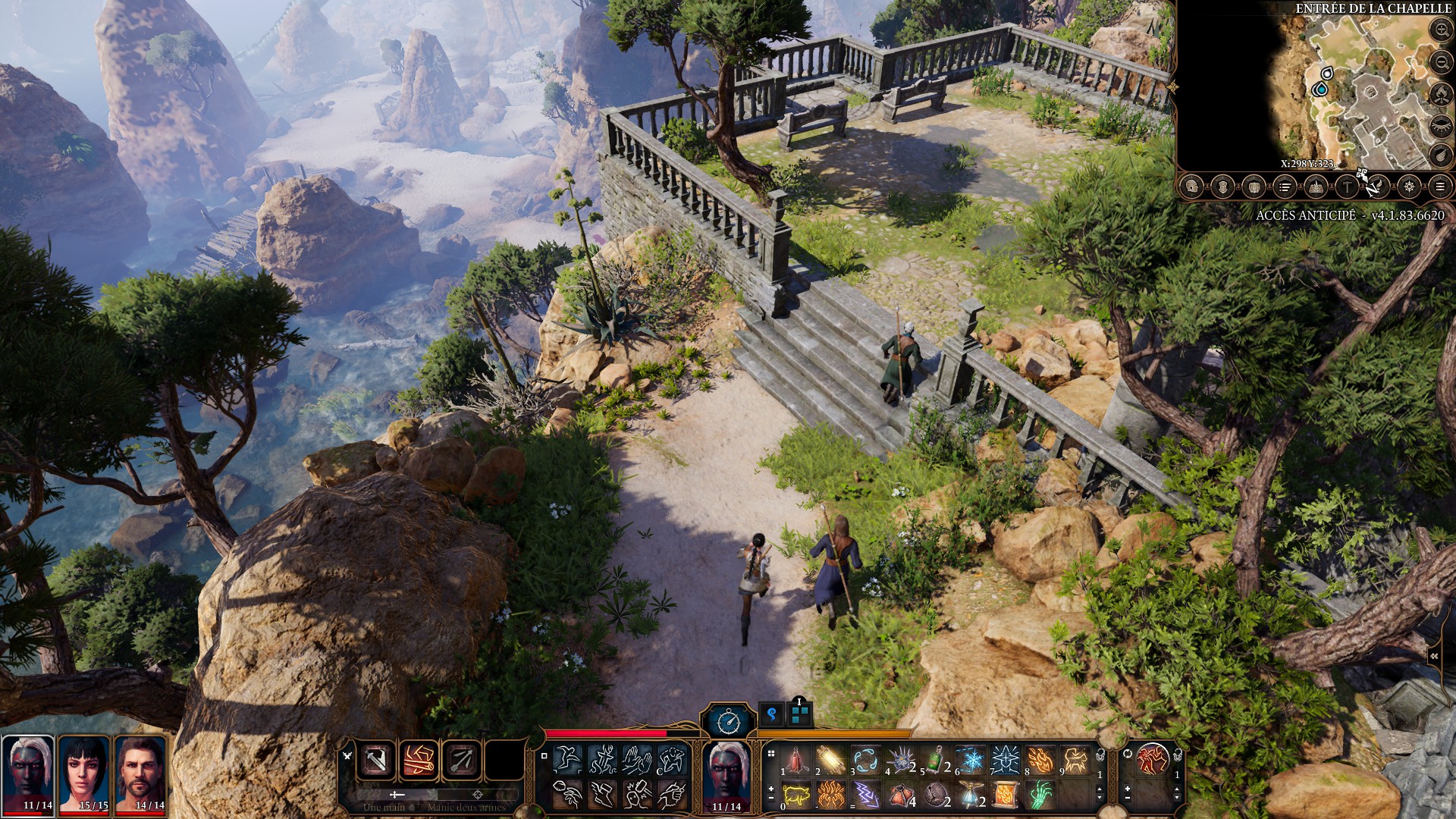Zoom out on the minimap

[1441, 62]
